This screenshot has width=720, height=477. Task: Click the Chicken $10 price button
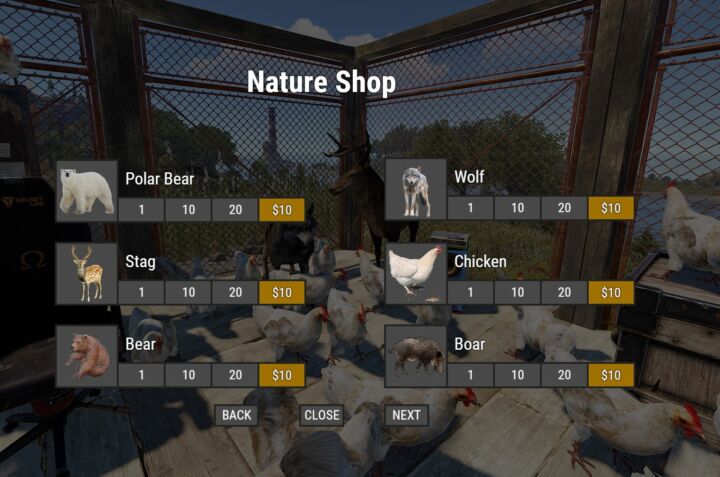tap(611, 292)
